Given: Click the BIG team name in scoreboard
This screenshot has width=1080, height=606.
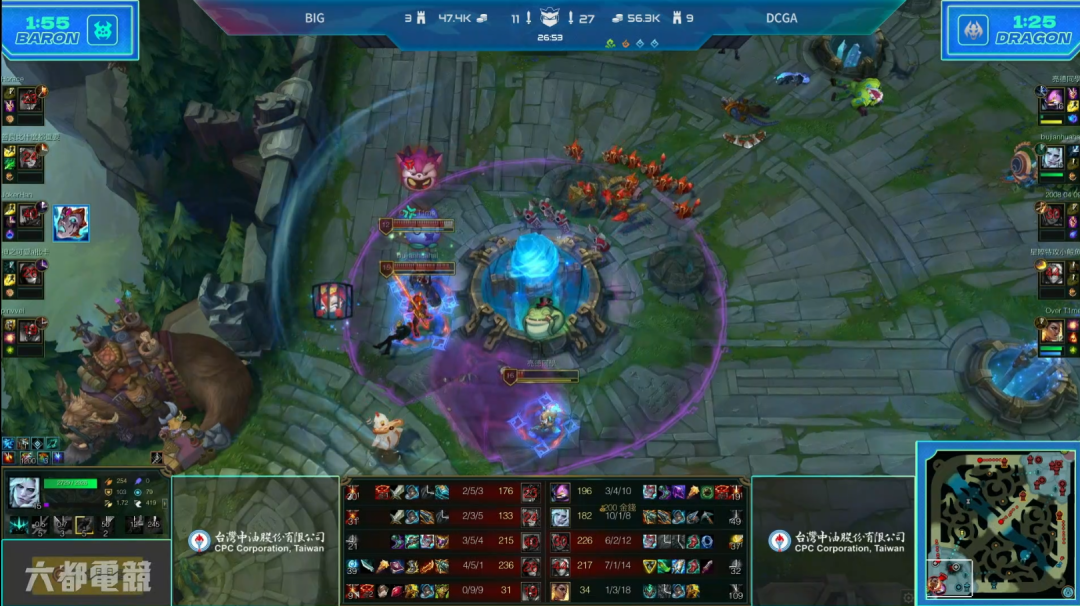Looking at the screenshot, I should point(315,18).
